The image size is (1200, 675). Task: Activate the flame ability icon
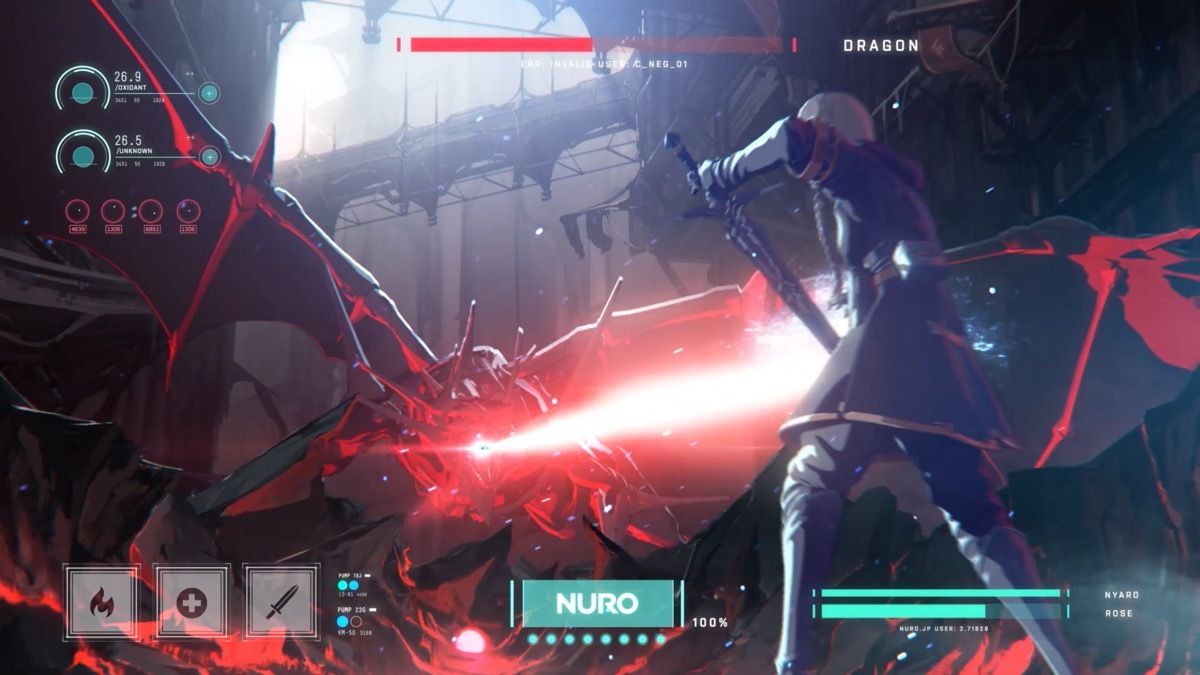click(x=101, y=602)
